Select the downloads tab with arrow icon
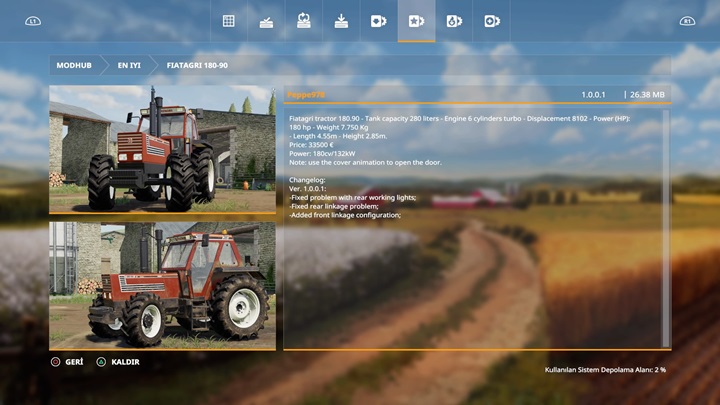Viewport: 720px width, 405px height. click(x=341, y=21)
